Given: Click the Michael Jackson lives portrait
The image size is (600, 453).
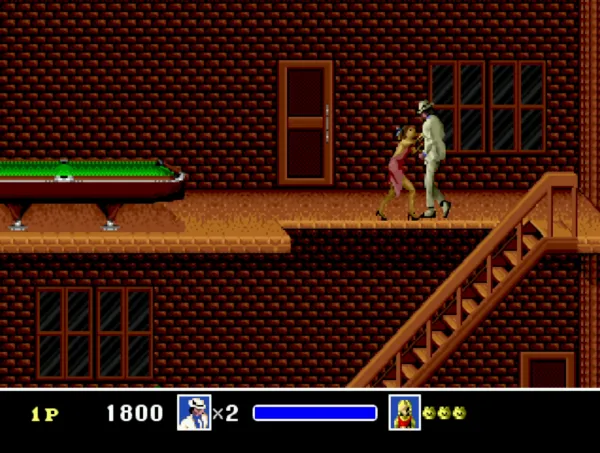Looking at the screenshot, I should pyautogui.click(x=194, y=412).
